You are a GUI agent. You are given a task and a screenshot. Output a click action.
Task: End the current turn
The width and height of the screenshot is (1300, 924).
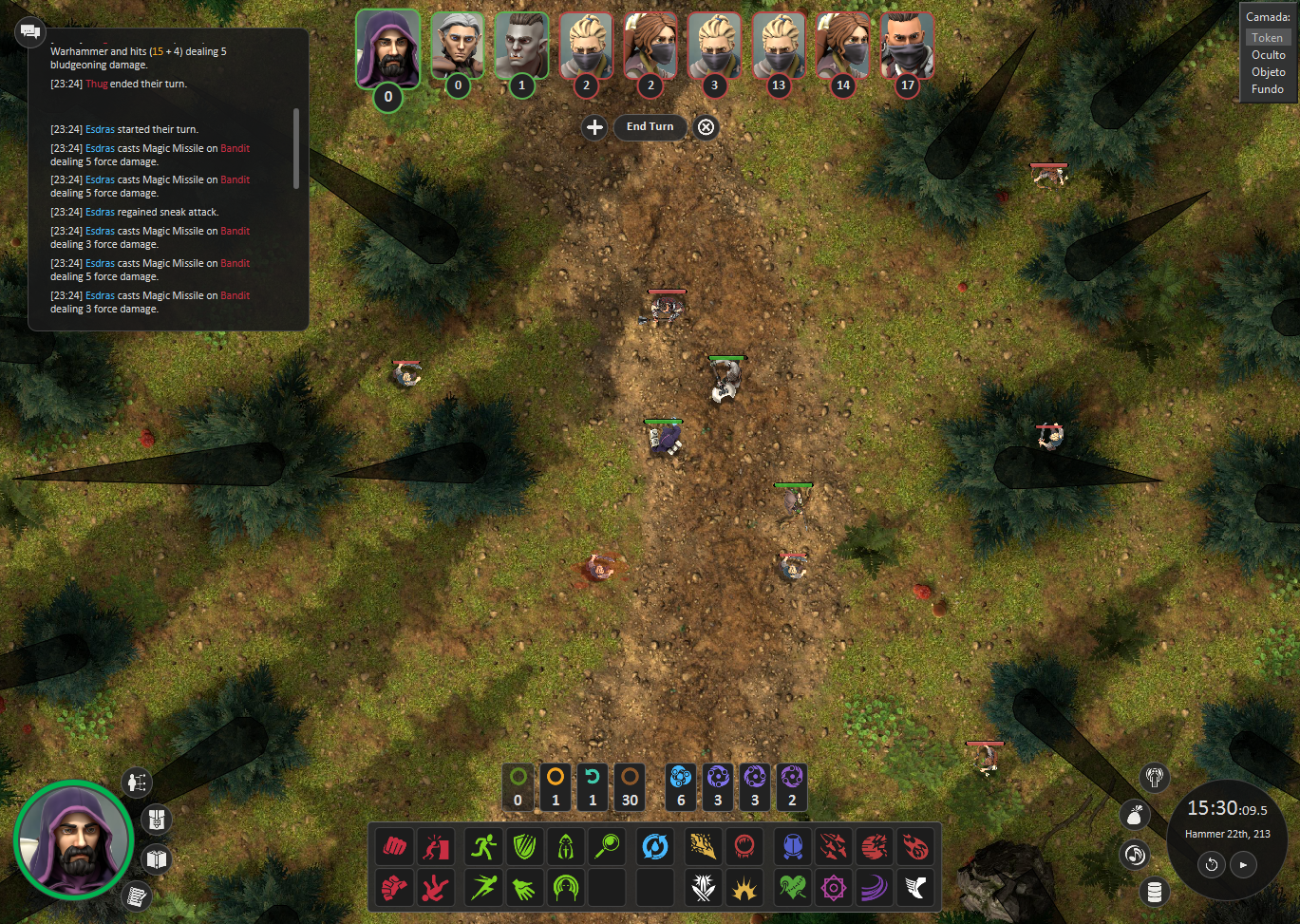coord(650,127)
